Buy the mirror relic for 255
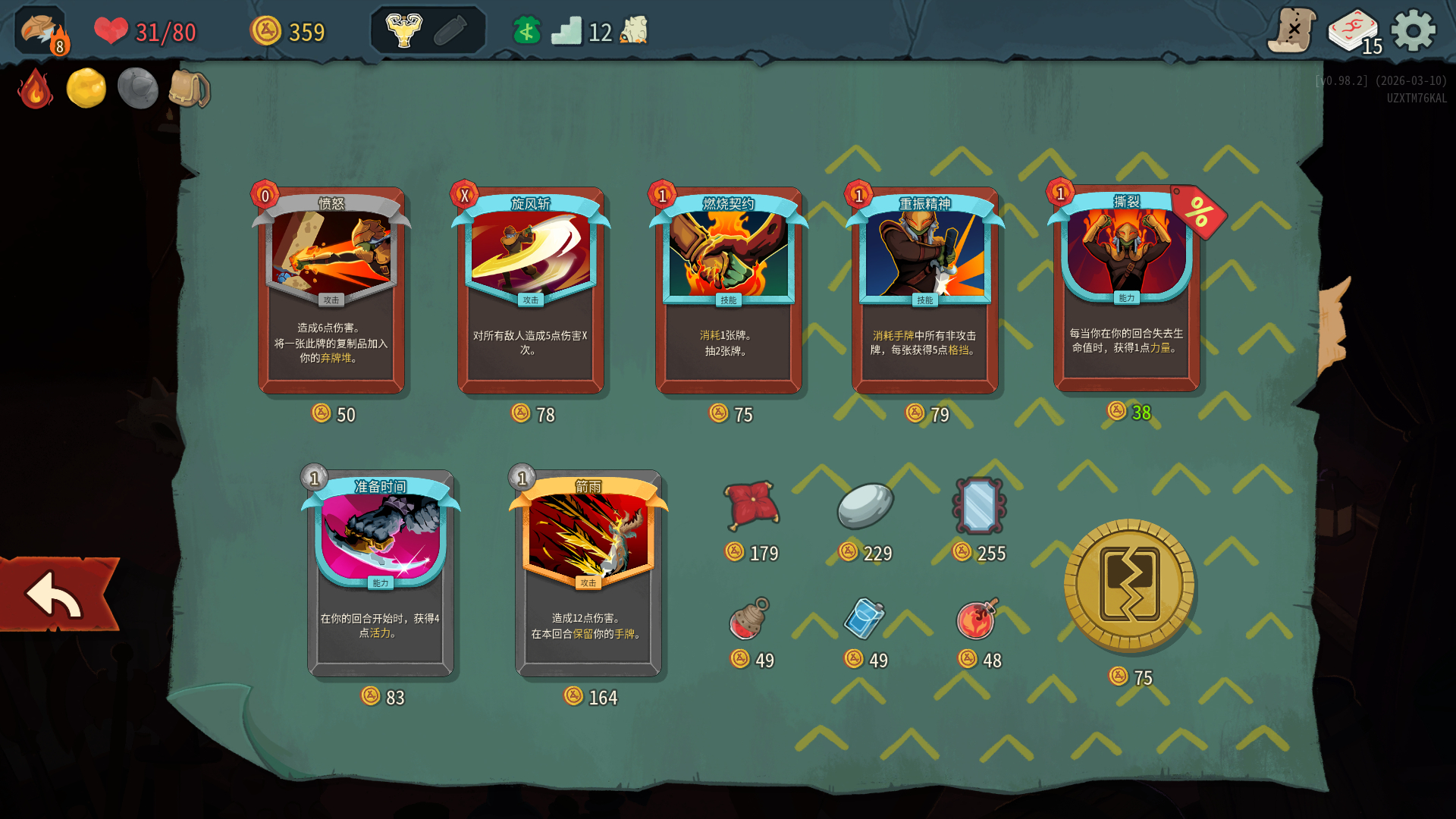This screenshot has height=819, width=1456. point(979,505)
